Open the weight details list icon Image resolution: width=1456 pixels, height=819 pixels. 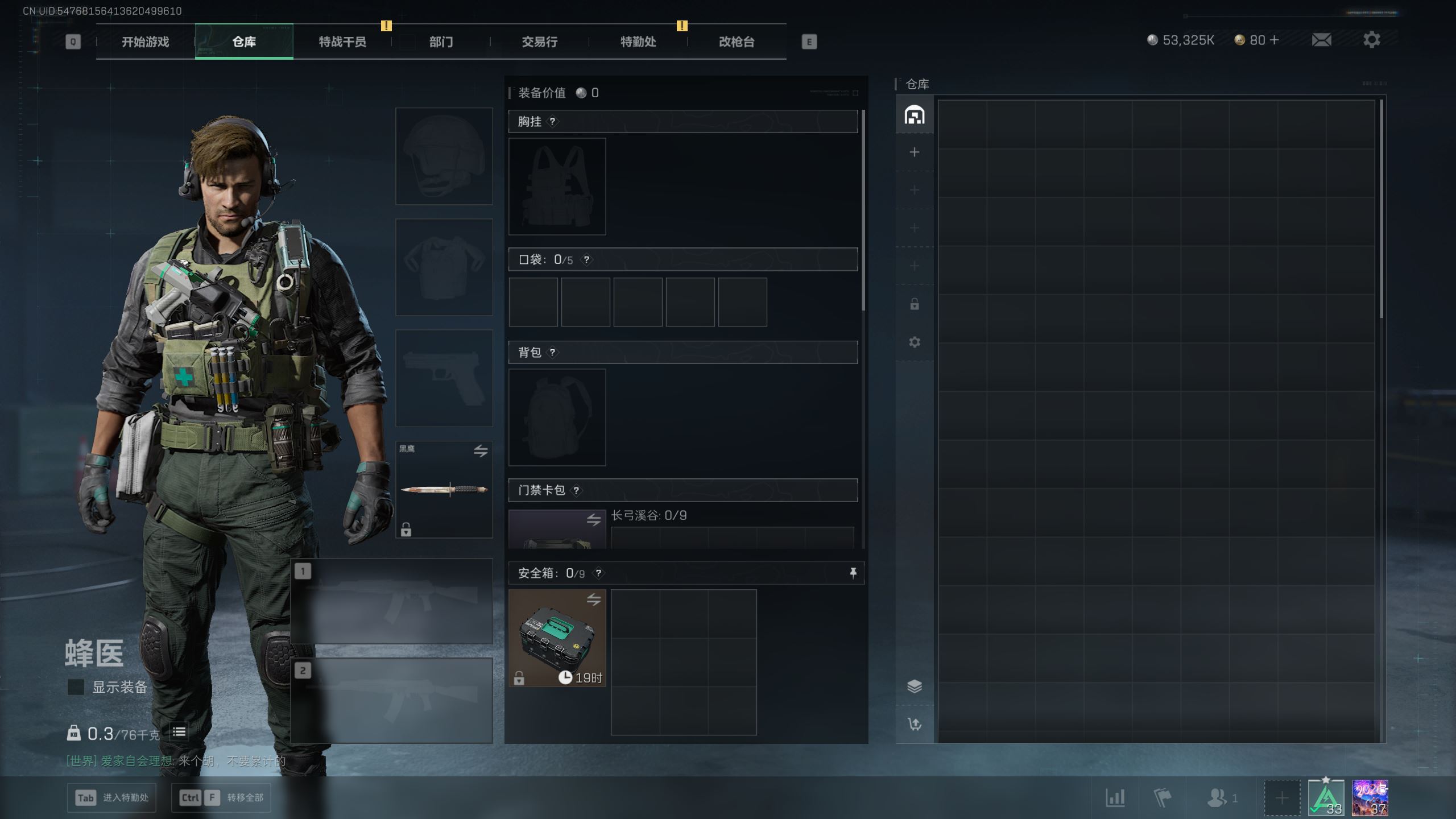point(179,732)
